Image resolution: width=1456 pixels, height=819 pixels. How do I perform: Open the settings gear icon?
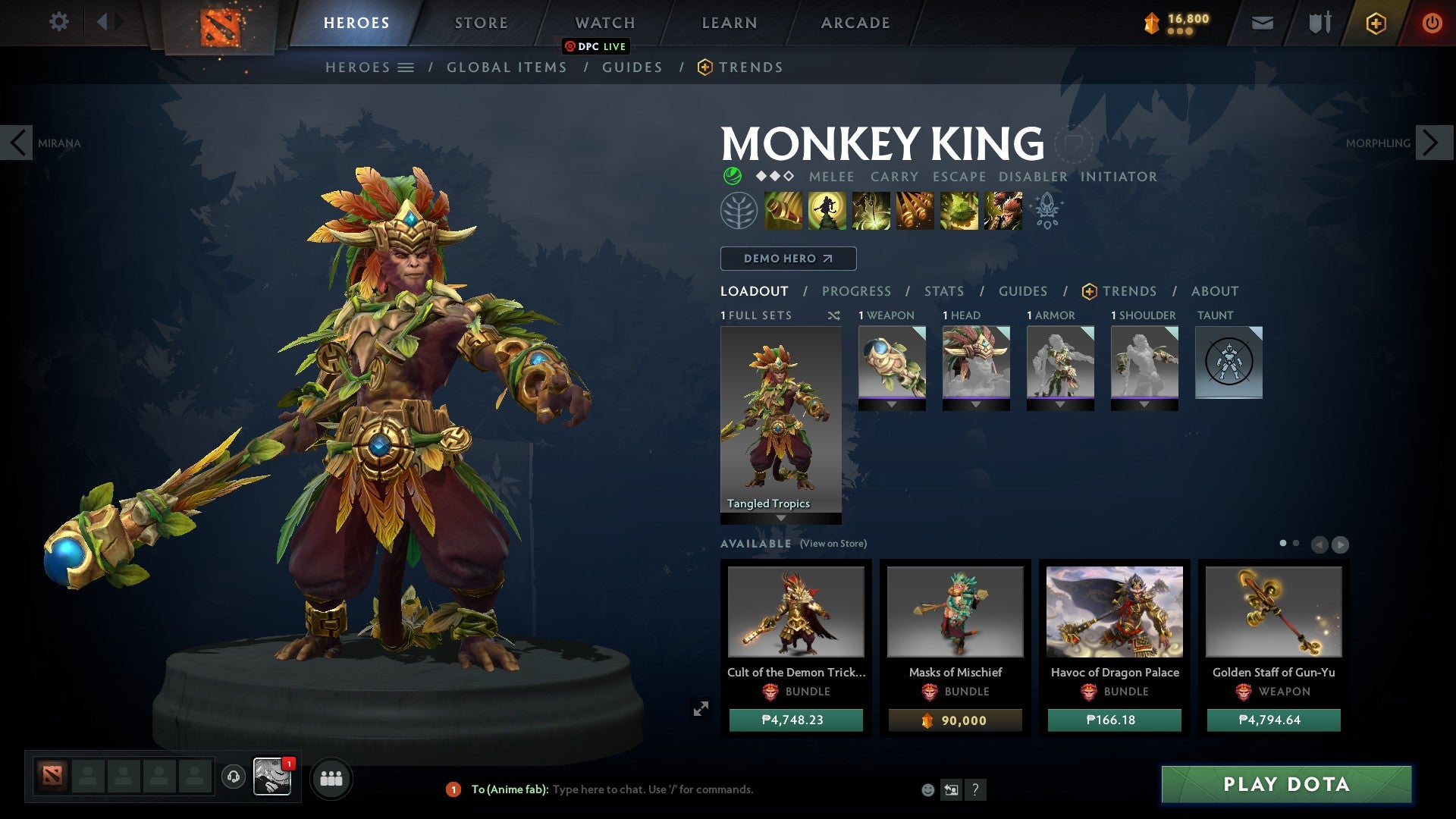[59, 22]
